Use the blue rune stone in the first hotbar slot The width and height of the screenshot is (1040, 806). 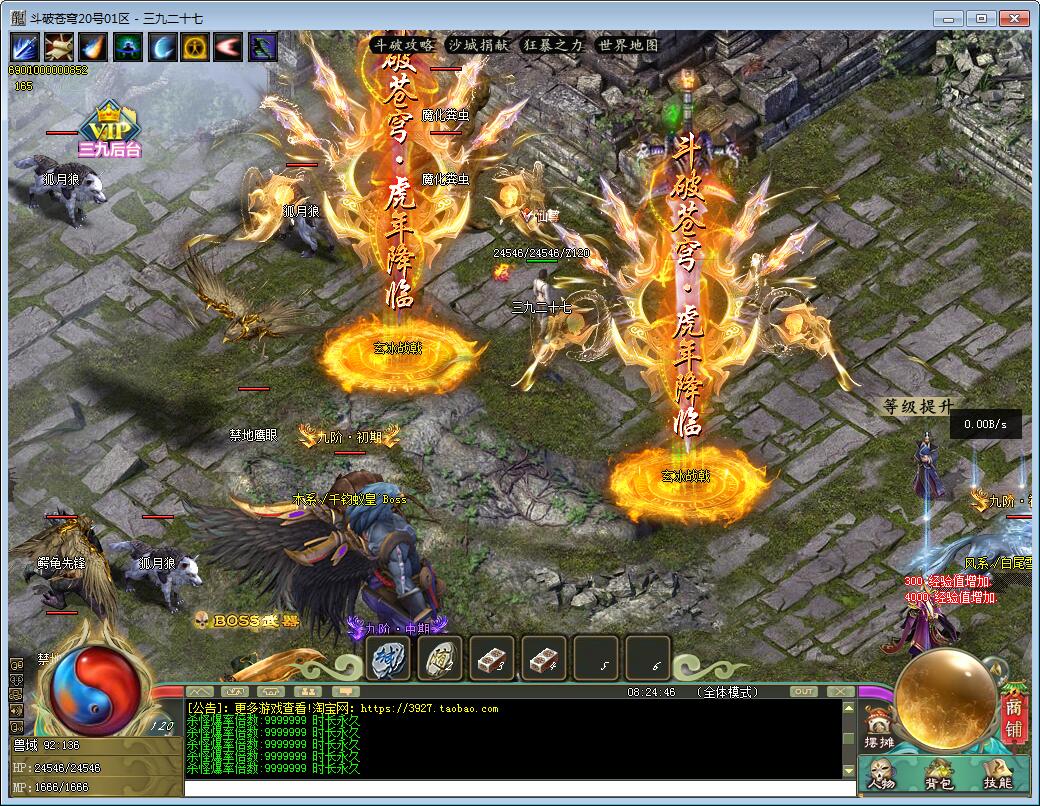click(x=388, y=658)
